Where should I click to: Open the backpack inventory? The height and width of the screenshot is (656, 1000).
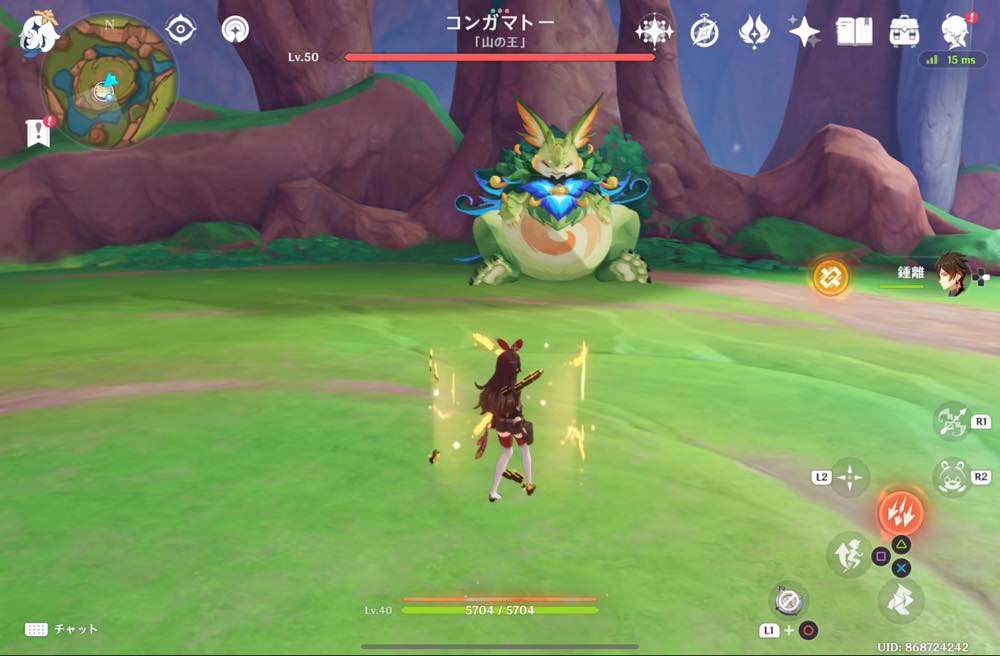pyautogui.click(x=905, y=32)
